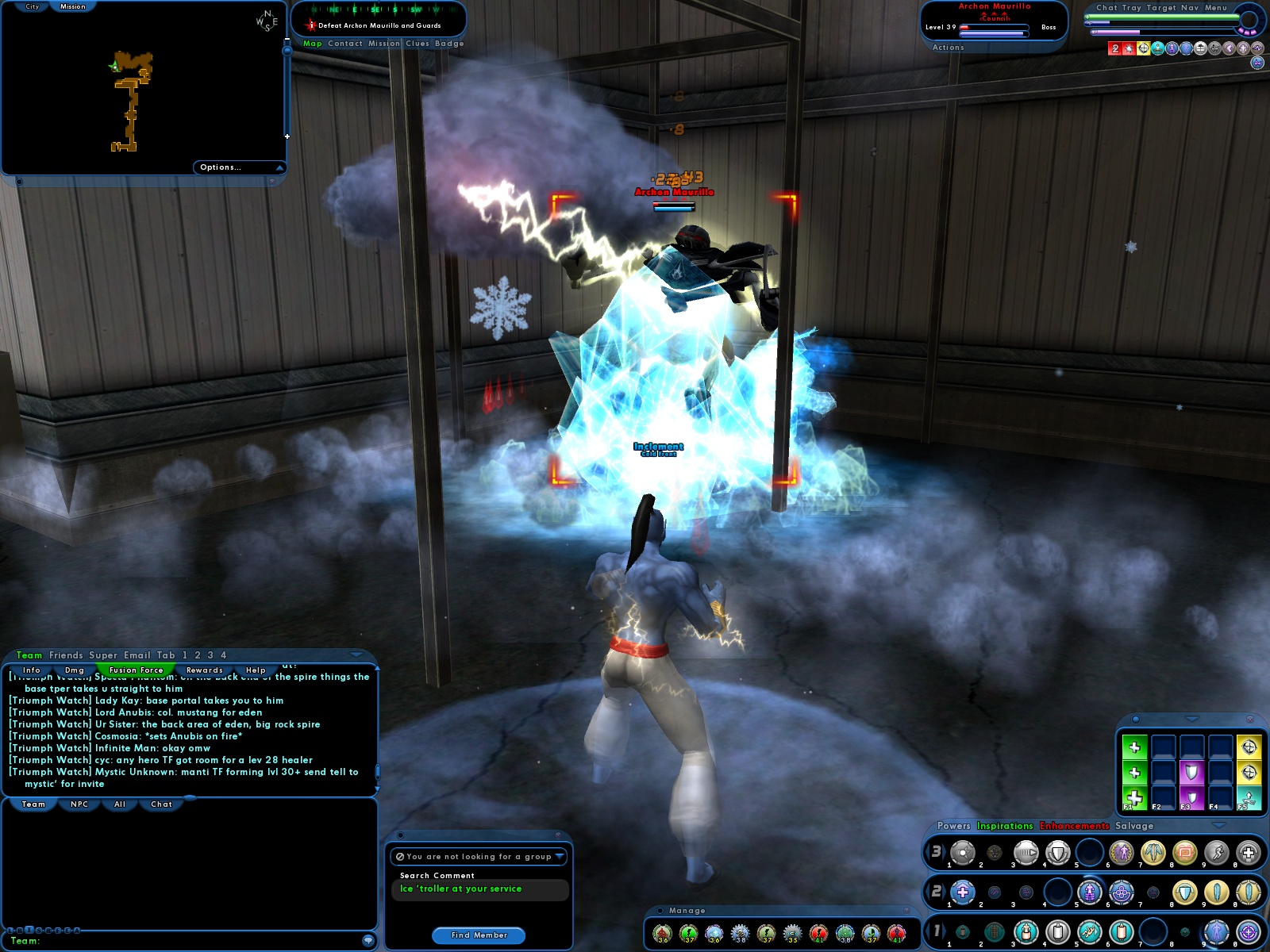Click the yellow targeting status icon below the health bars
This screenshot has height=952, width=1270.
(x=1143, y=48)
